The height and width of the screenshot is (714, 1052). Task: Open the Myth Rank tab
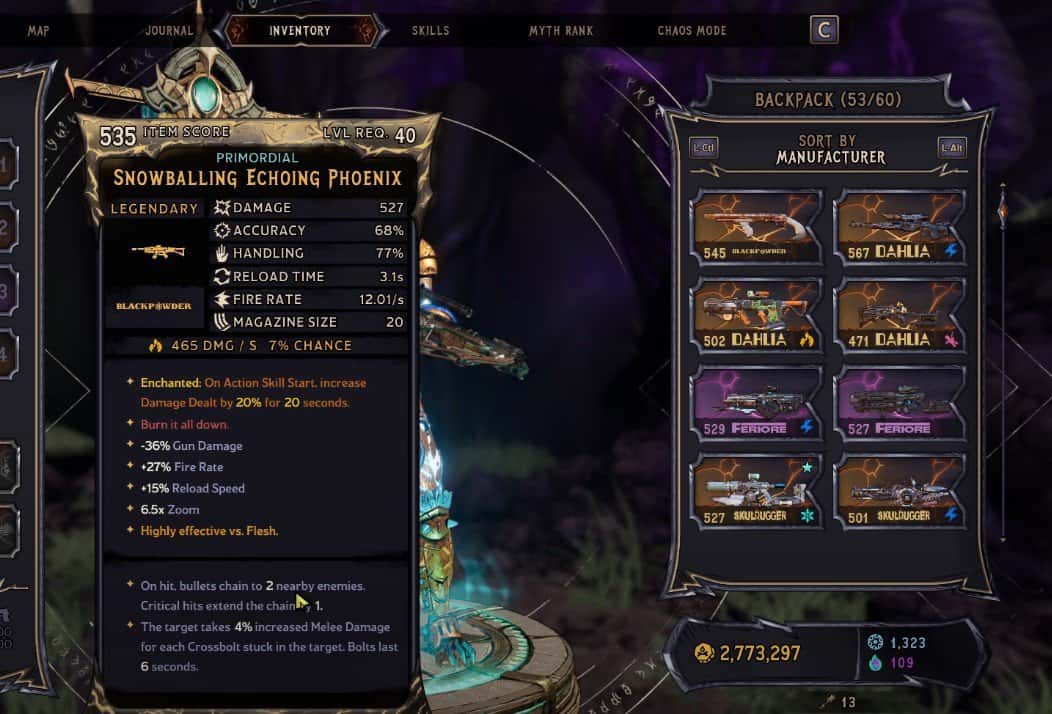point(561,31)
